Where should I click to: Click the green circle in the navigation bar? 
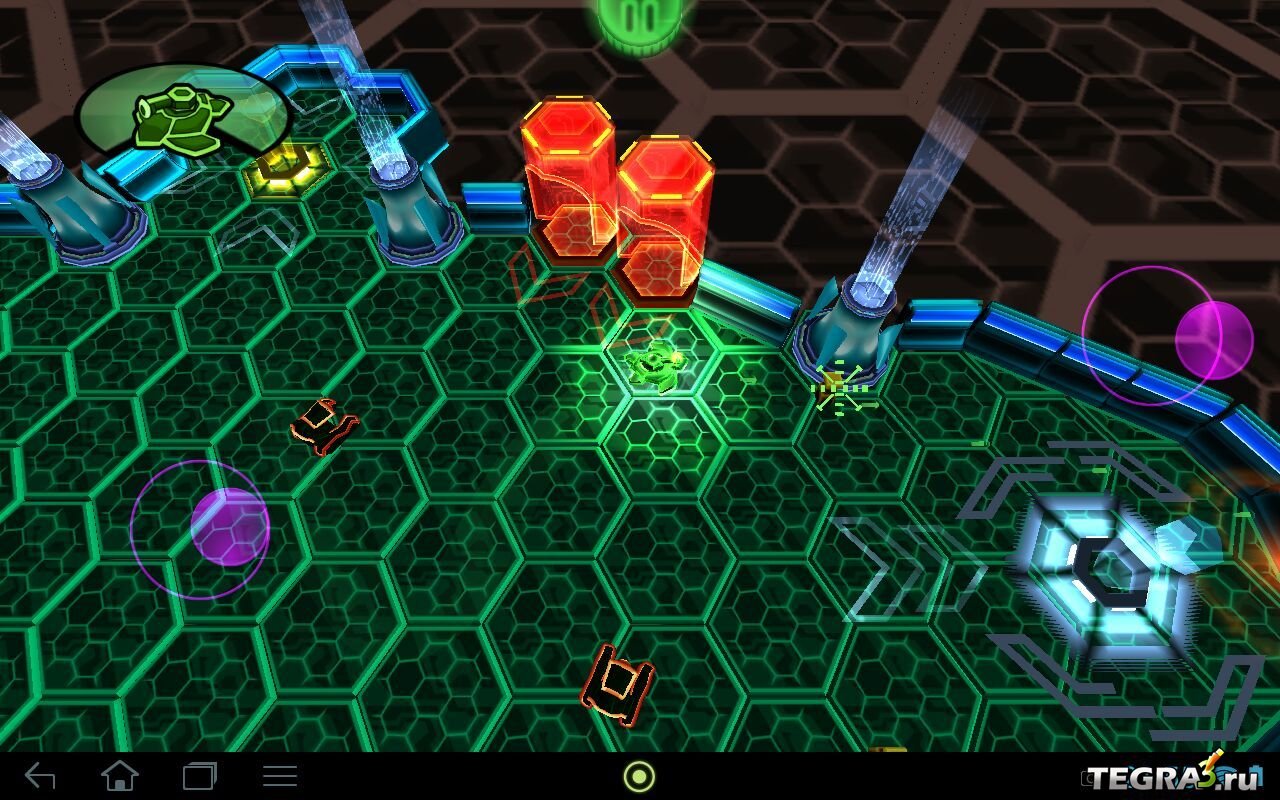(639, 776)
